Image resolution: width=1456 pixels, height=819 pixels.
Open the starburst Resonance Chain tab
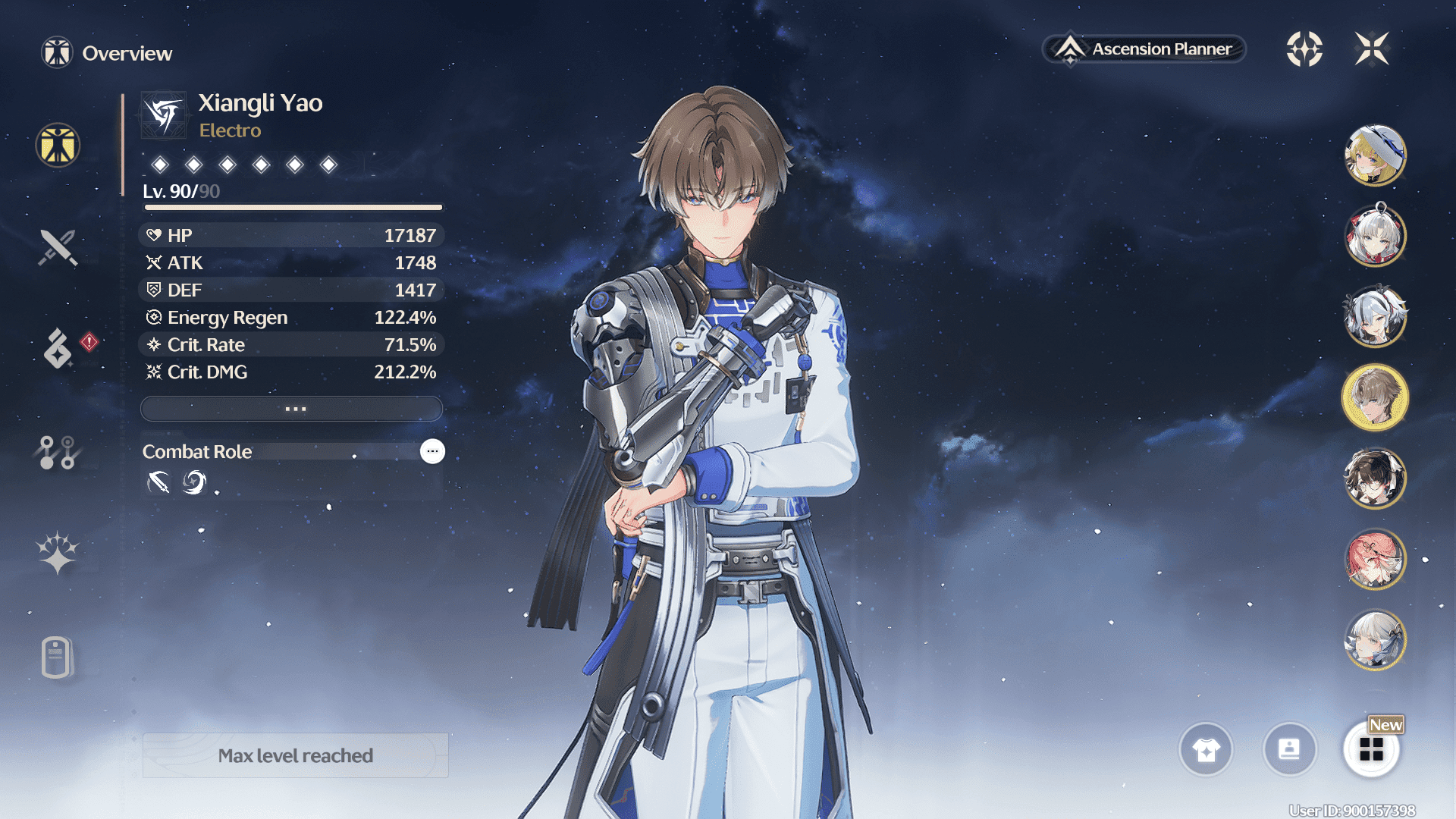click(x=58, y=553)
